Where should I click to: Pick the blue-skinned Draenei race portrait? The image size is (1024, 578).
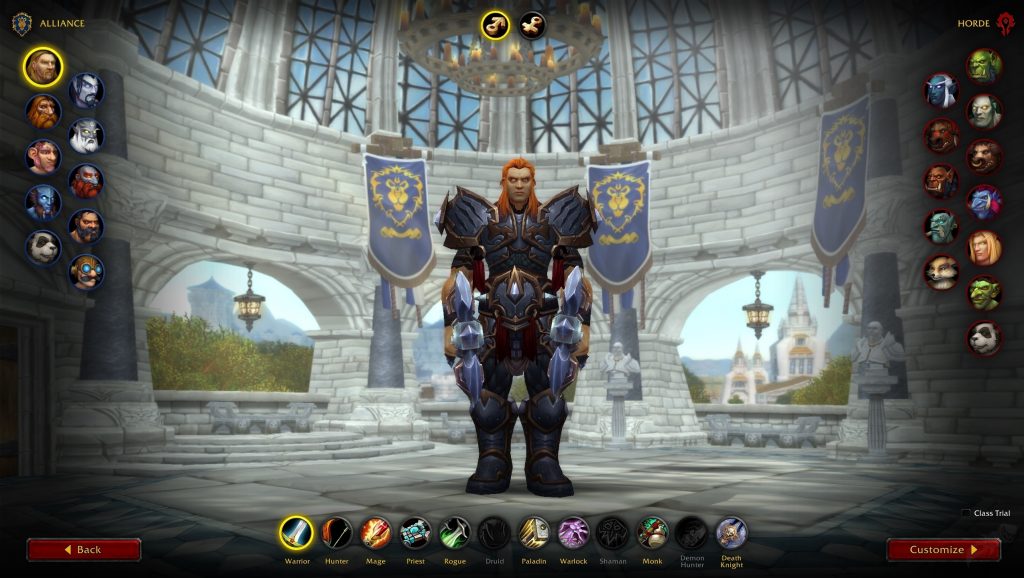43,202
